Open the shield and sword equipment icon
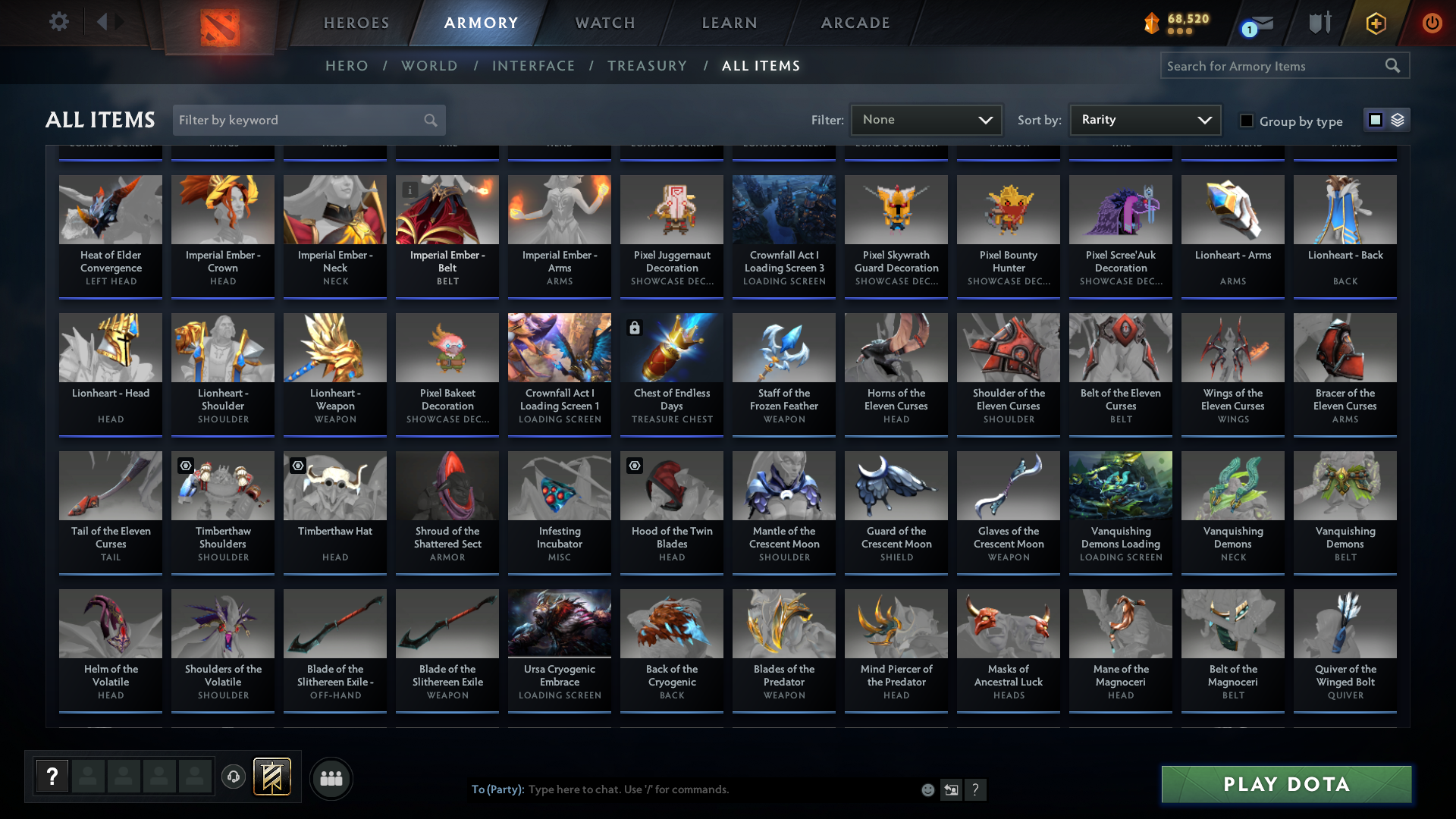This screenshot has height=819, width=1456. [1318, 23]
